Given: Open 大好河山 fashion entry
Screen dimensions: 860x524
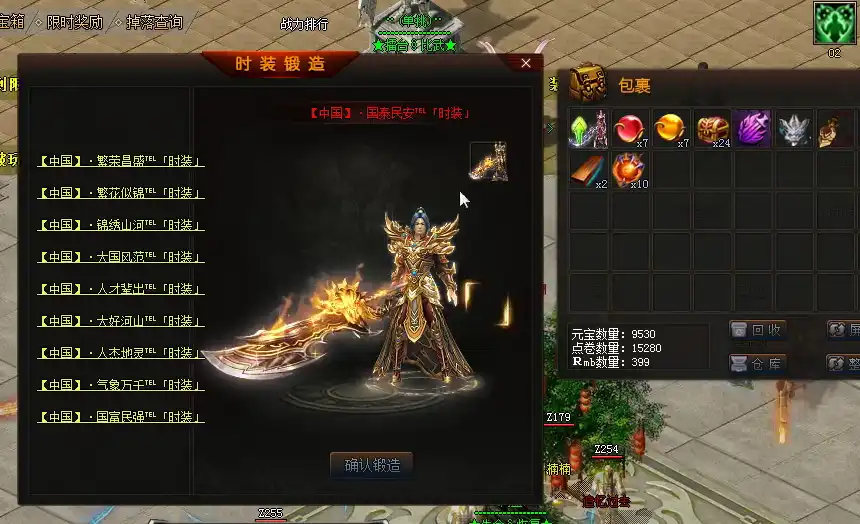Looking at the screenshot, I should click(121, 321).
